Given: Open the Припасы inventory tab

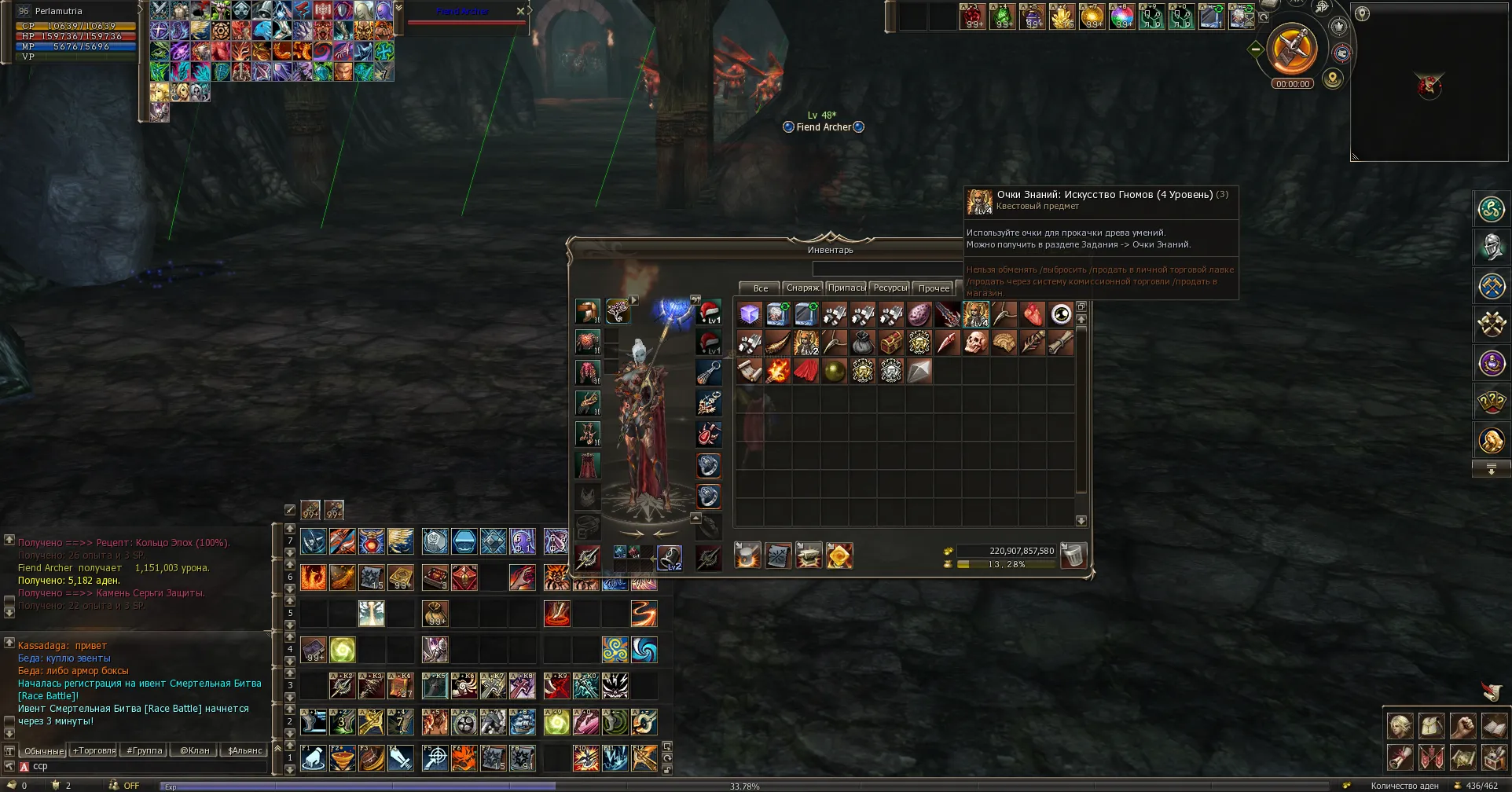Looking at the screenshot, I should point(846,288).
